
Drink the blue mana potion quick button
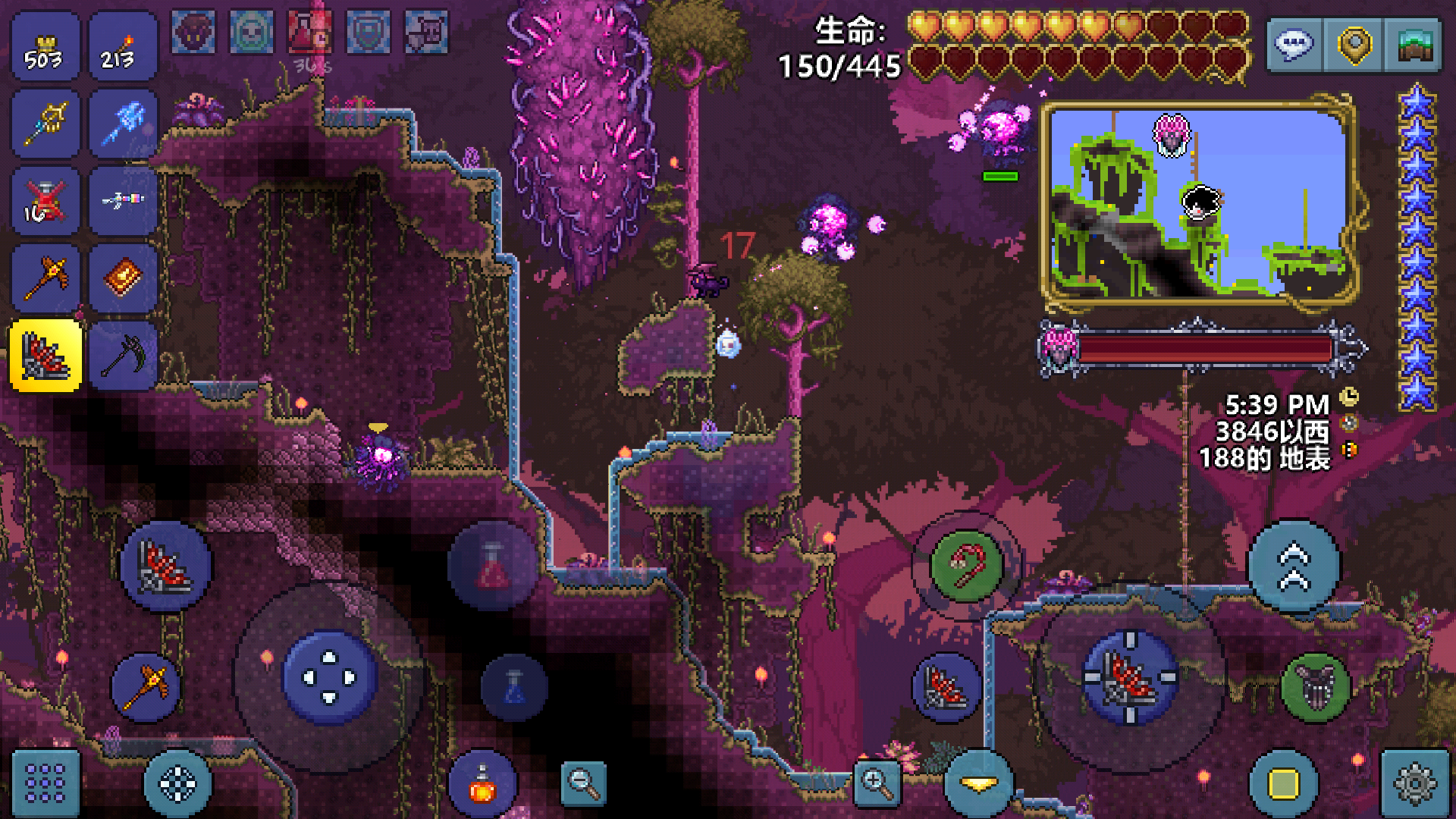pos(514,687)
